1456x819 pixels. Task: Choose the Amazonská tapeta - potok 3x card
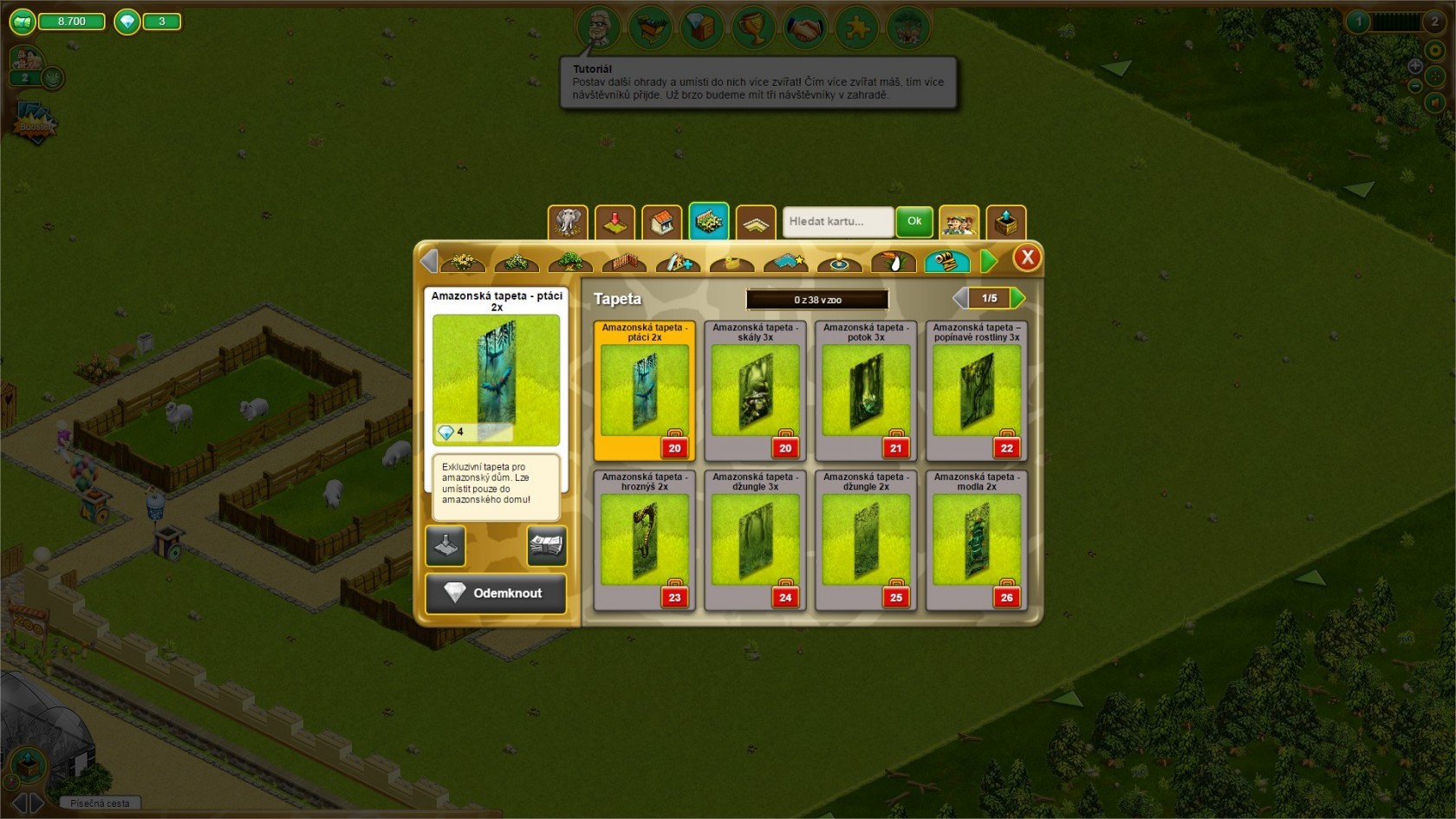(866, 391)
